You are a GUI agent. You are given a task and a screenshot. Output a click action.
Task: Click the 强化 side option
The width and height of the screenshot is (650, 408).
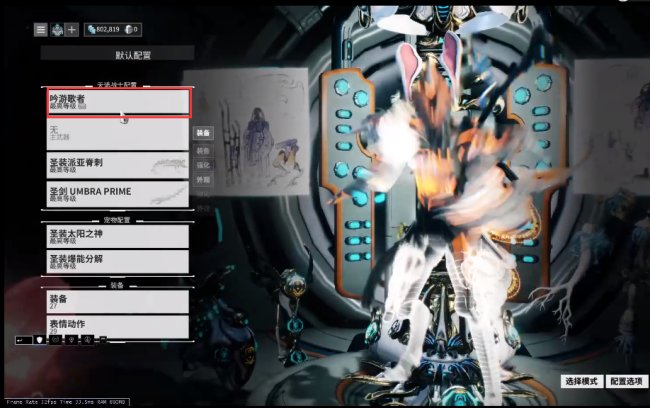[x=203, y=164]
